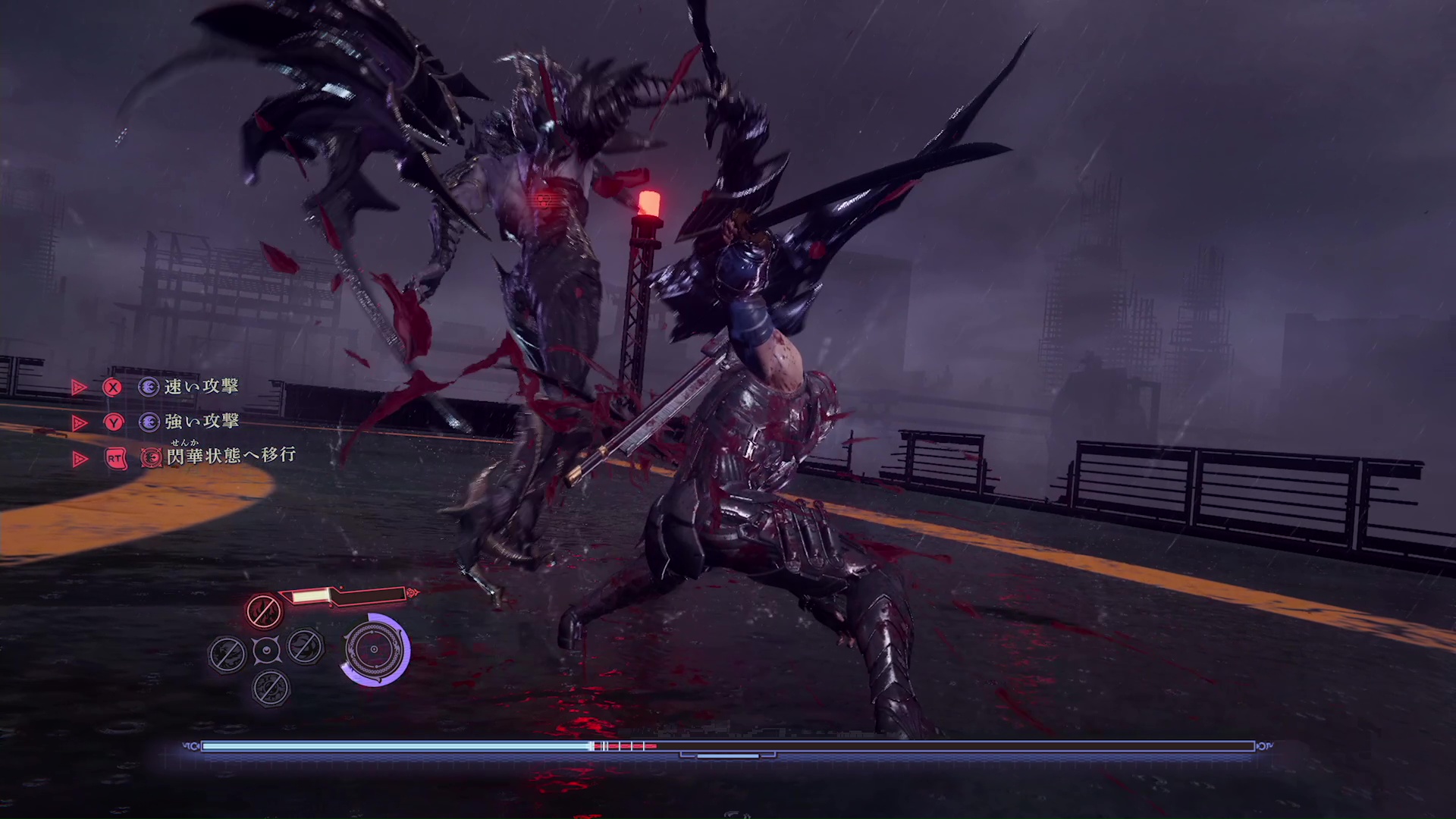Click the red X button prompt beside 速い攻撃

[x=113, y=388]
